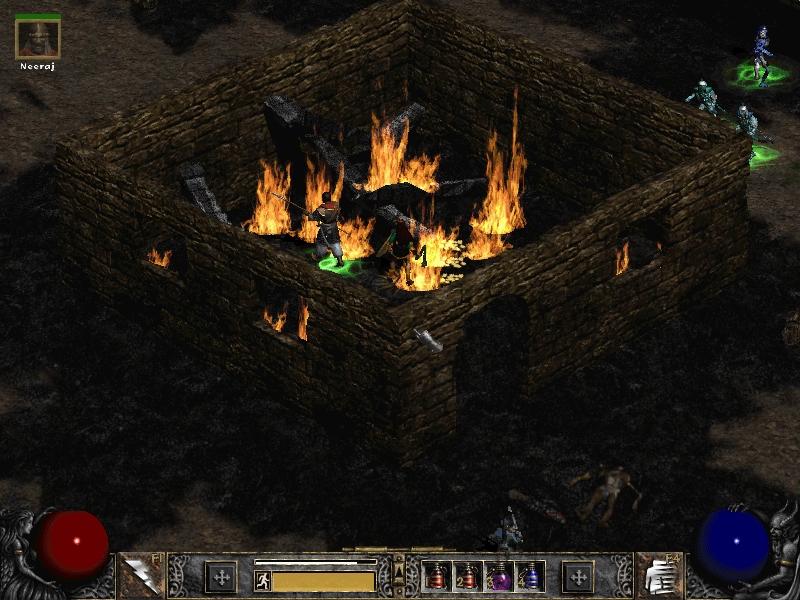This screenshot has width=800, height=600.
Task: Drink the purple rejuvenation potion
Action: (x=498, y=577)
